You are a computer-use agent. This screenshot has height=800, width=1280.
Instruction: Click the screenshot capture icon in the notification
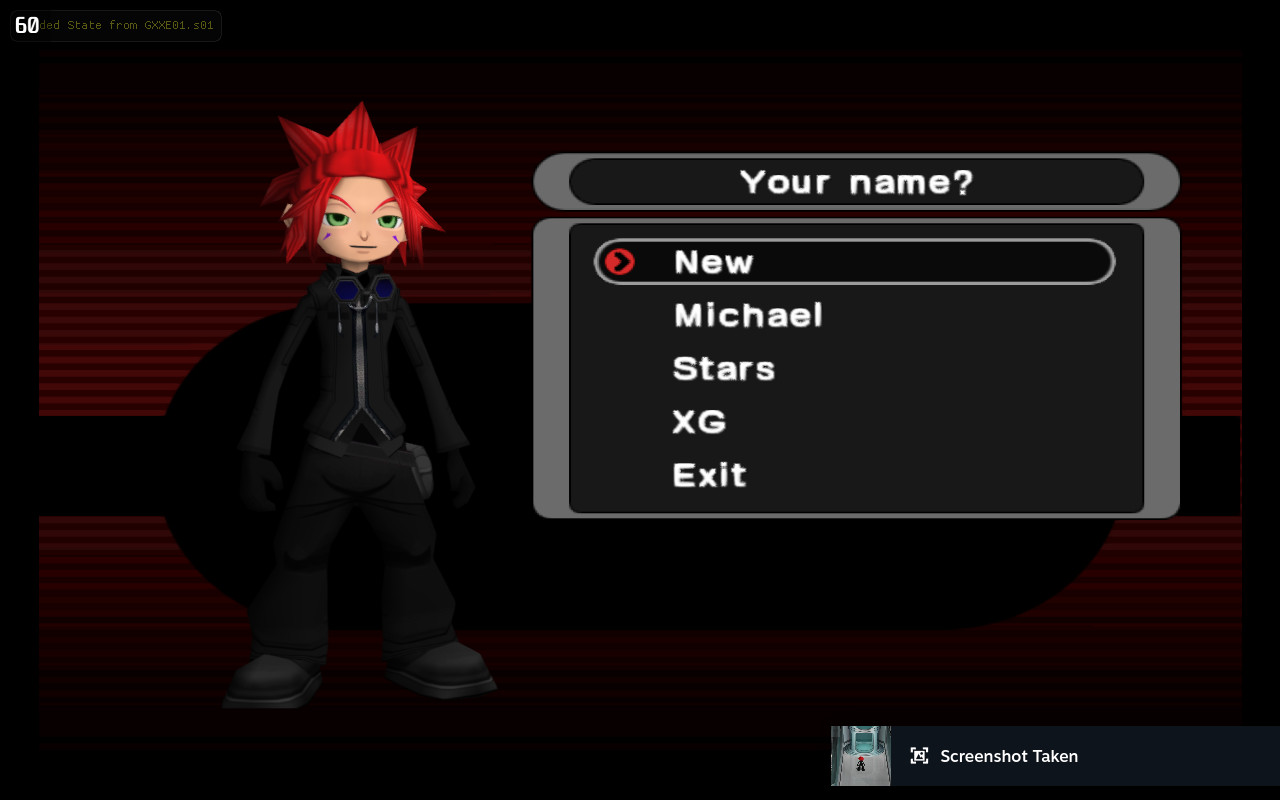pyautogui.click(x=919, y=756)
